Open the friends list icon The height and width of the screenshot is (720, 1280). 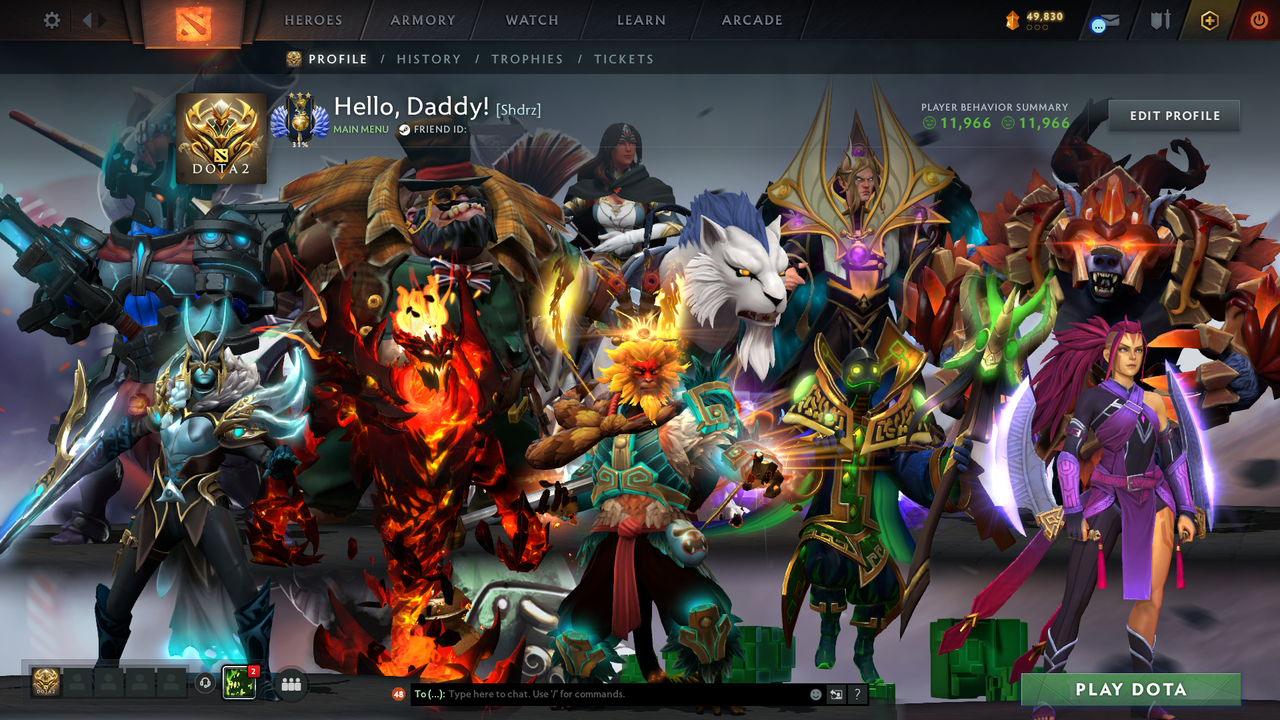tap(290, 683)
